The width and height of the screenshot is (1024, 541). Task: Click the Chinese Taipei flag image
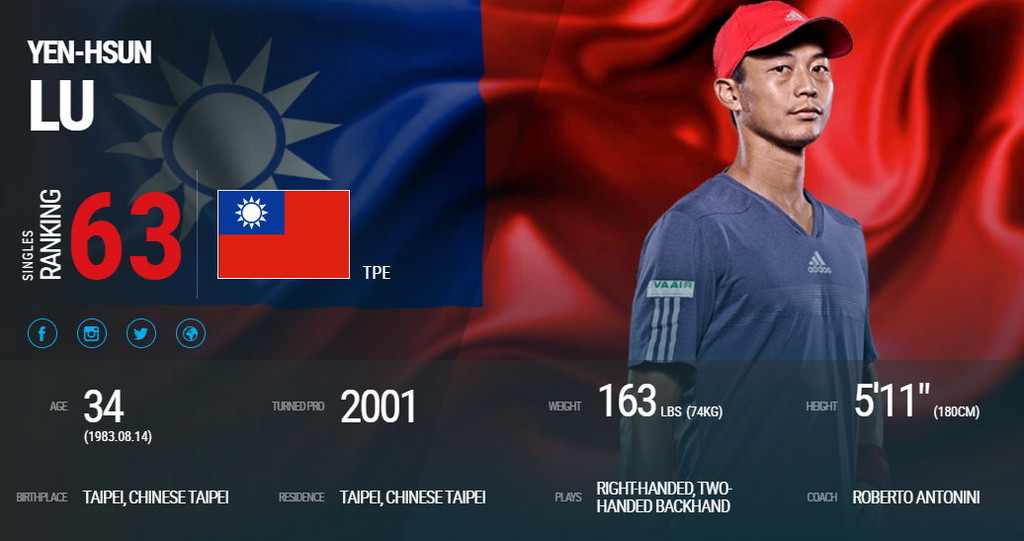click(x=283, y=234)
